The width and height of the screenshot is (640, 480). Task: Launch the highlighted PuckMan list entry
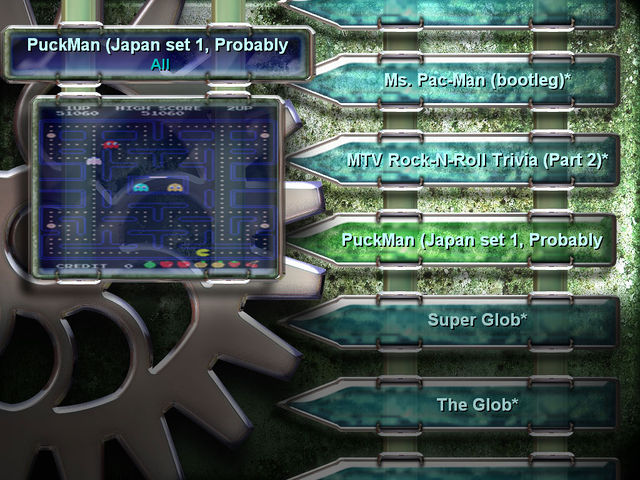click(x=471, y=240)
